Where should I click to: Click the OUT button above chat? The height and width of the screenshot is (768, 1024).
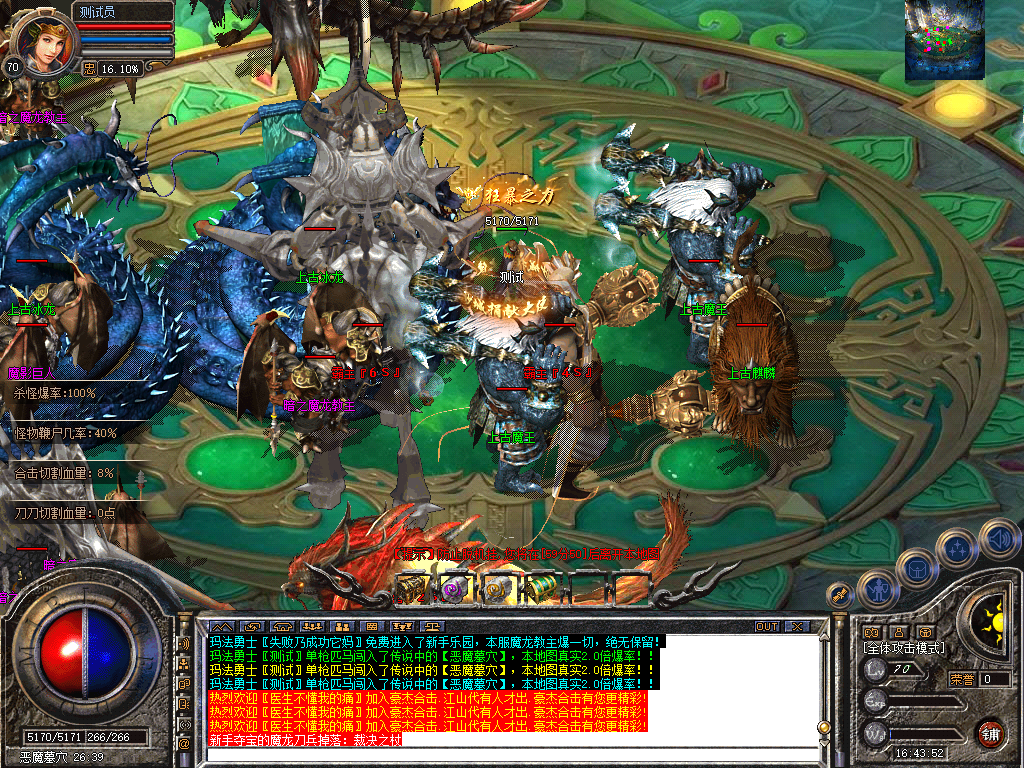(767, 627)
